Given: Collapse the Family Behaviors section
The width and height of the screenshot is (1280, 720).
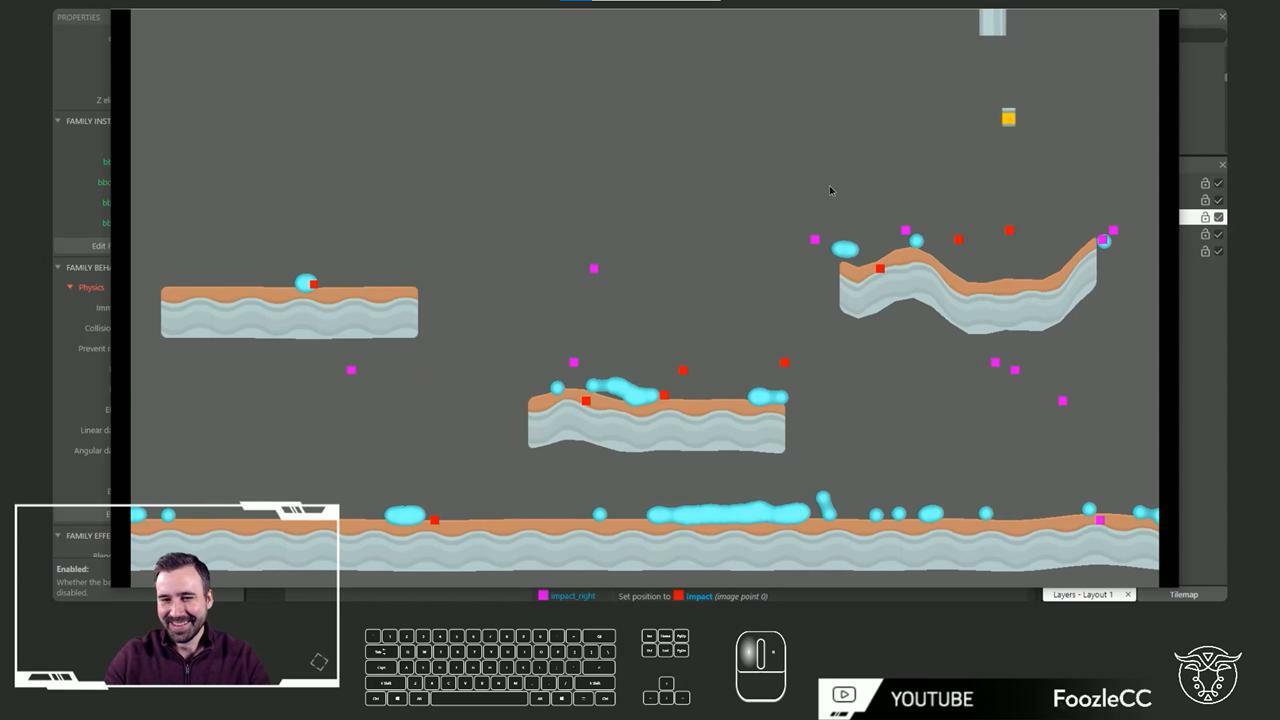Looking at the screenshot, I should (x=58, y=267).
